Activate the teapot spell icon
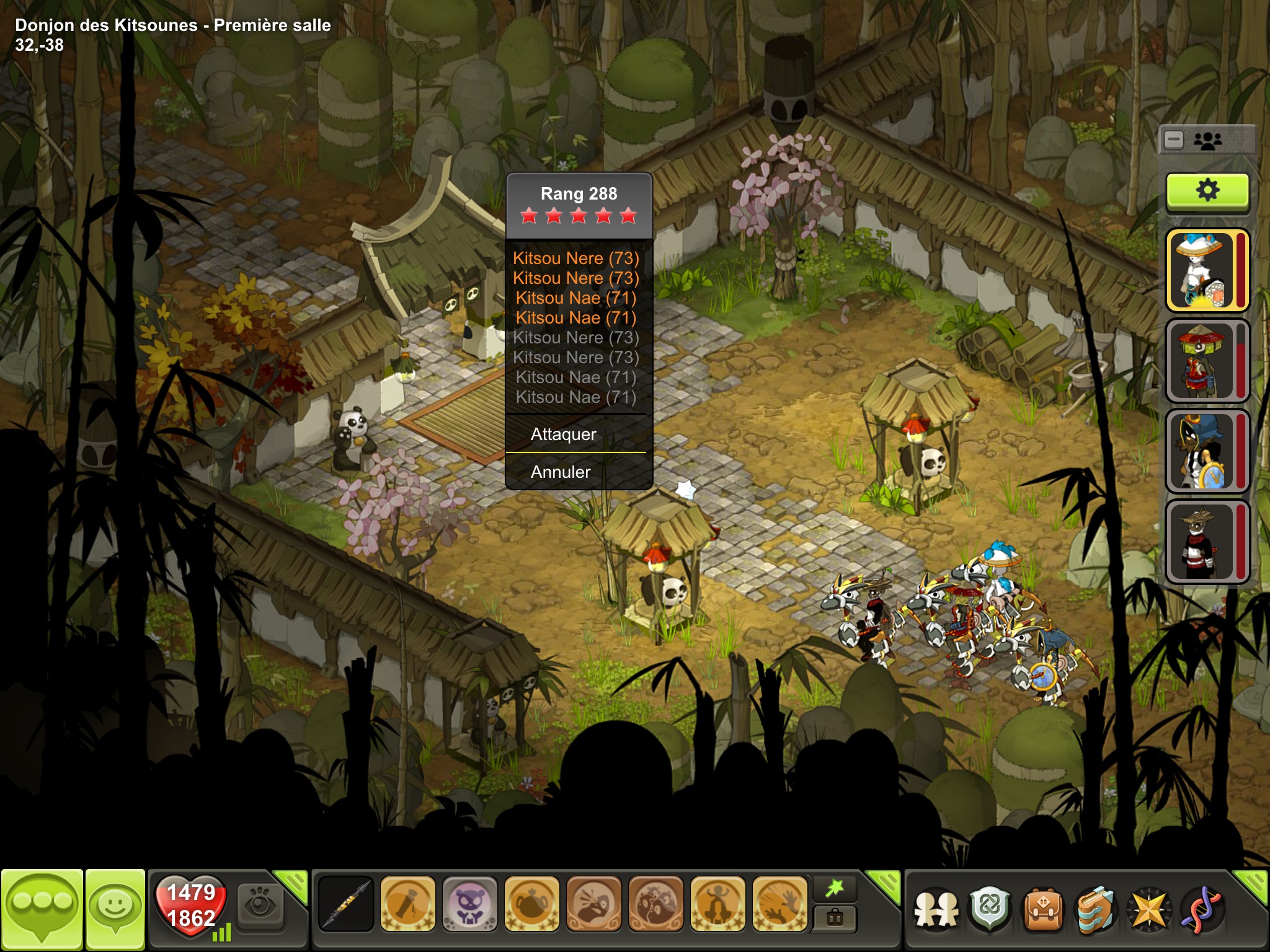1270x952 pixels. pos(531,905)
